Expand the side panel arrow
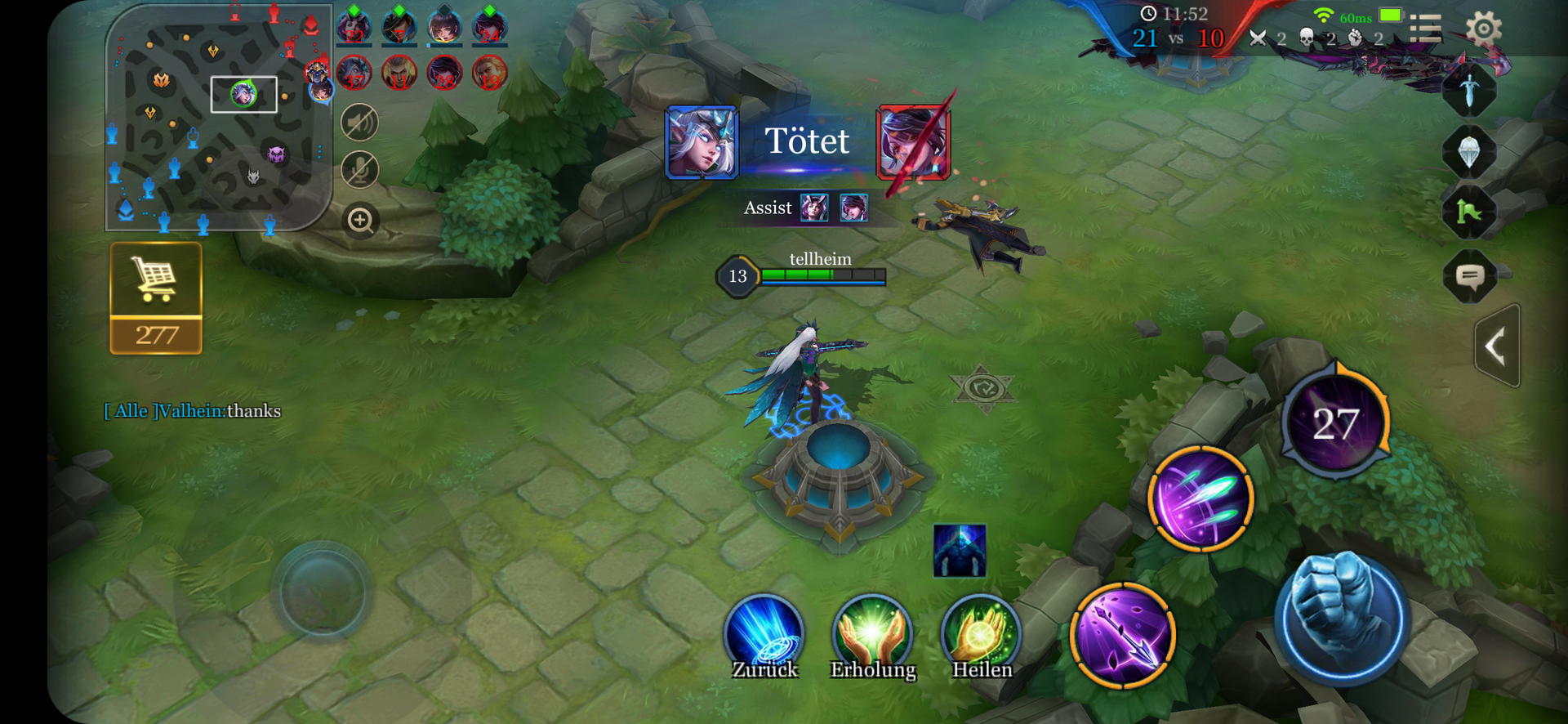The image size is (1568, 724). (1497, 346)
